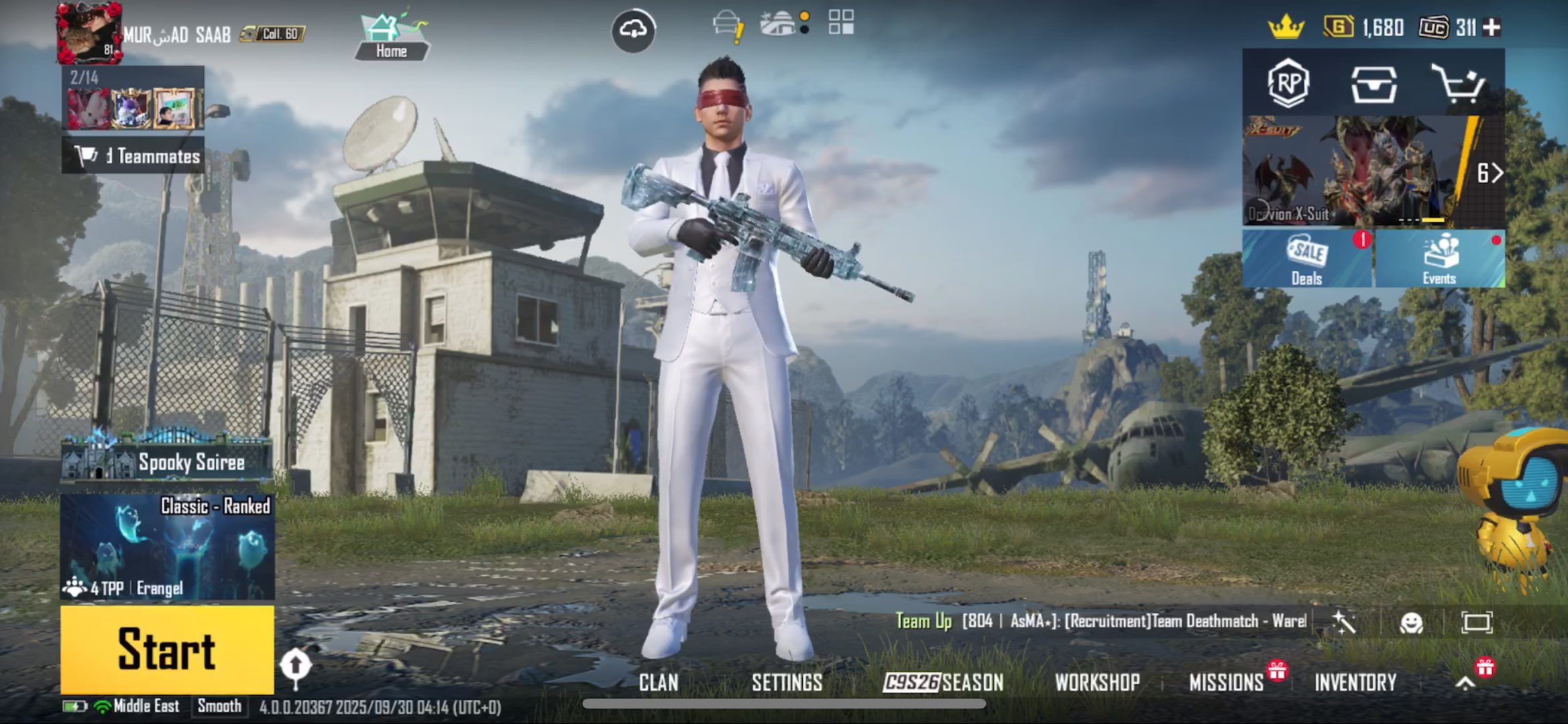View MURشAD SAAB player profile avatar

click(x=89, y=32)
